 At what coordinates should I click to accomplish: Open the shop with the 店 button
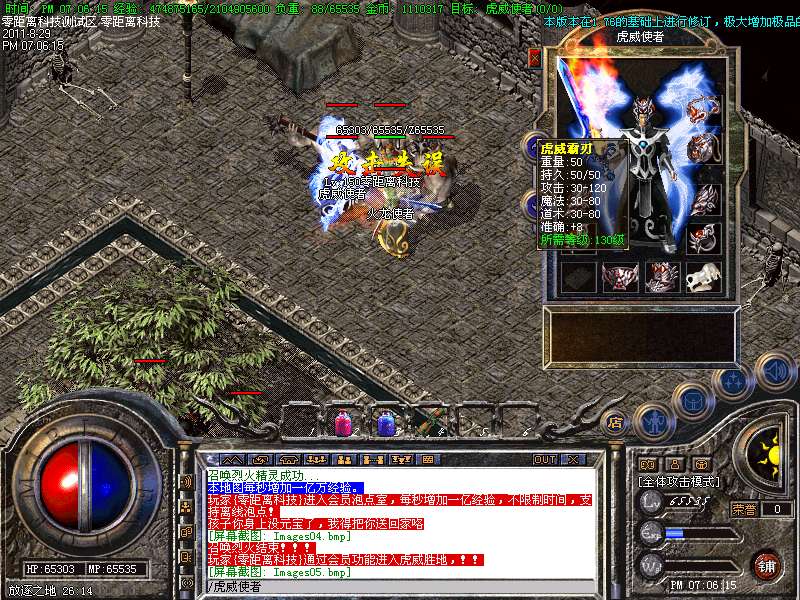pyautogui.click(x=616, y=423)
